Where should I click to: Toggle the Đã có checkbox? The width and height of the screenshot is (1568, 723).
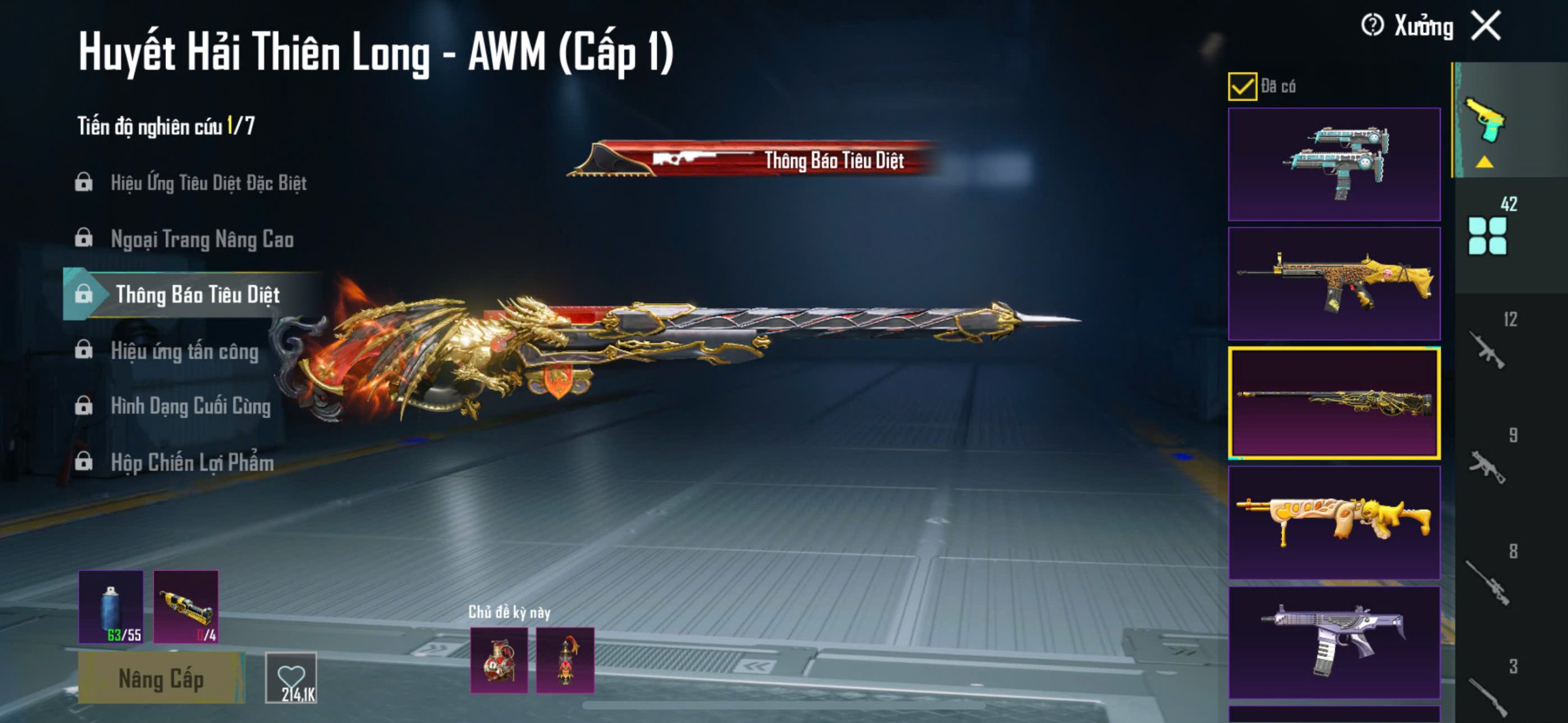(x=1242, y=86)
